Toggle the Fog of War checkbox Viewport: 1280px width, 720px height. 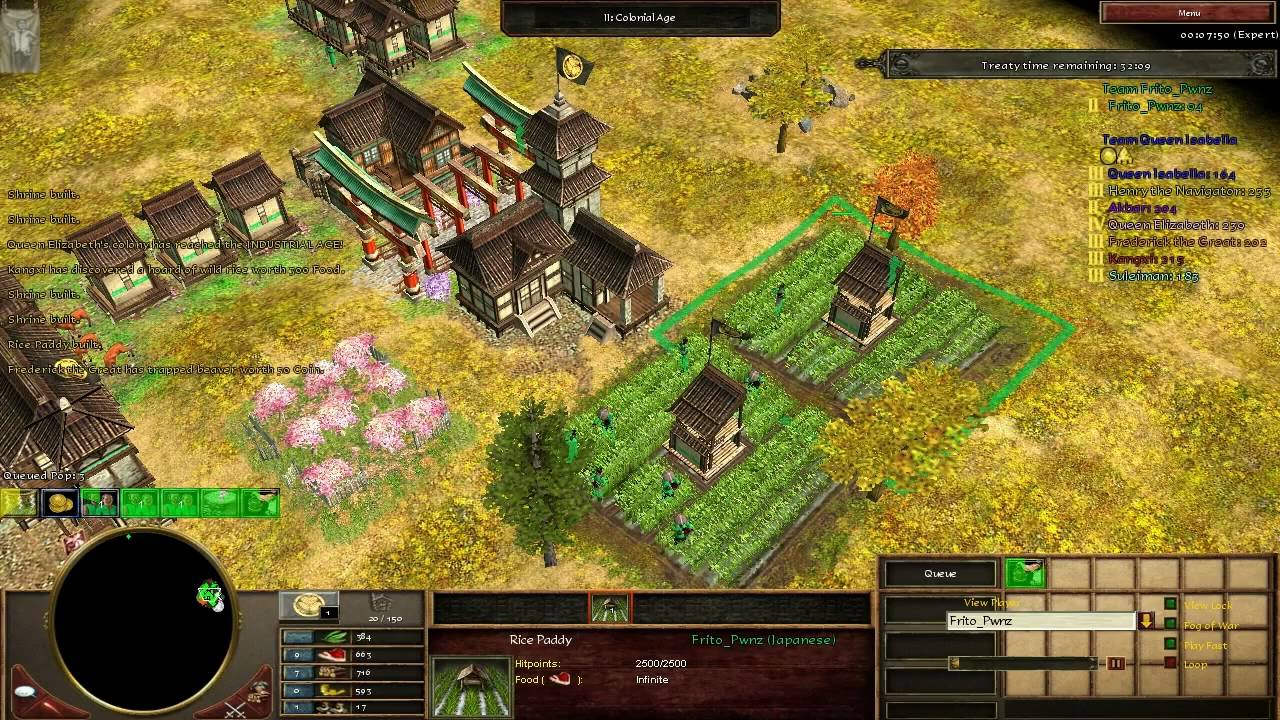(x=1170, y=625)
